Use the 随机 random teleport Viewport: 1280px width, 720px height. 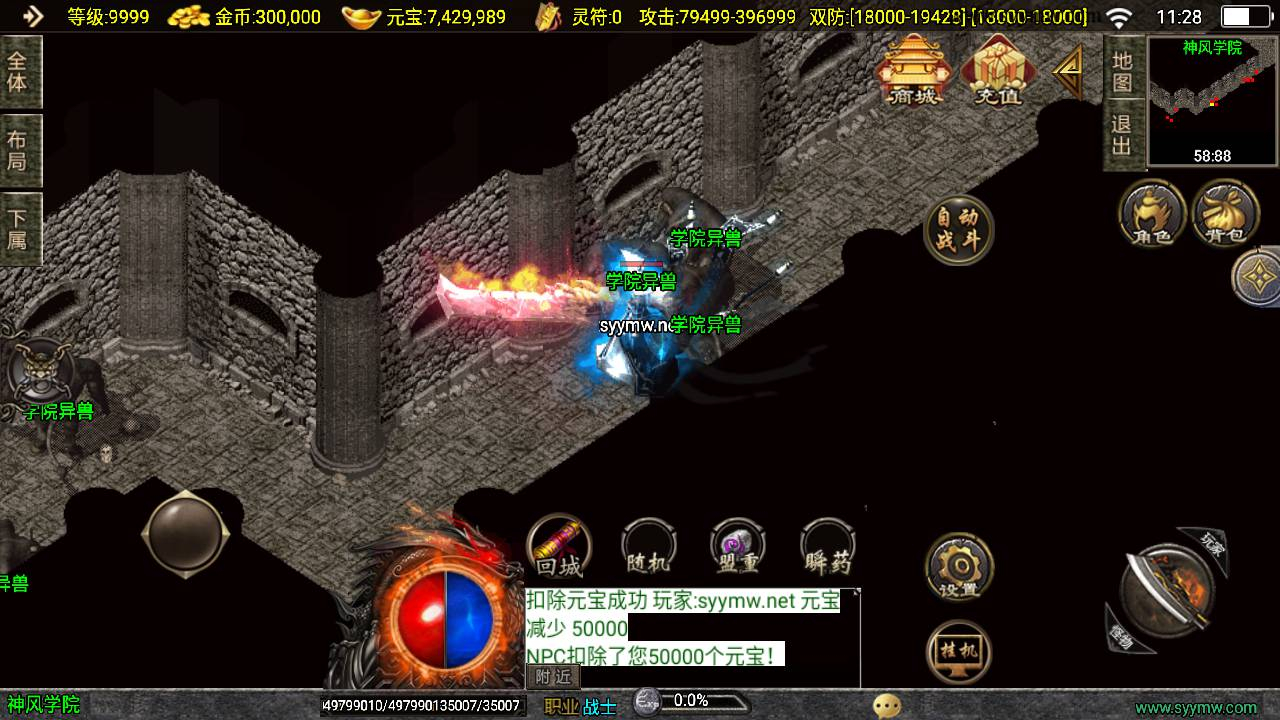(648, 548)
